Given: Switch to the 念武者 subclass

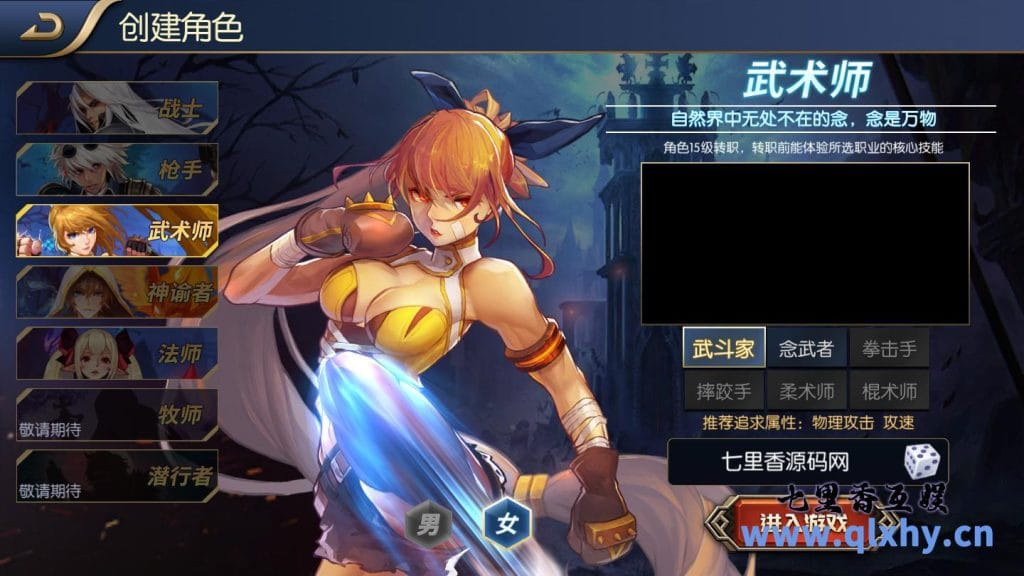Looking at the screenshot, I should point(806,348).
